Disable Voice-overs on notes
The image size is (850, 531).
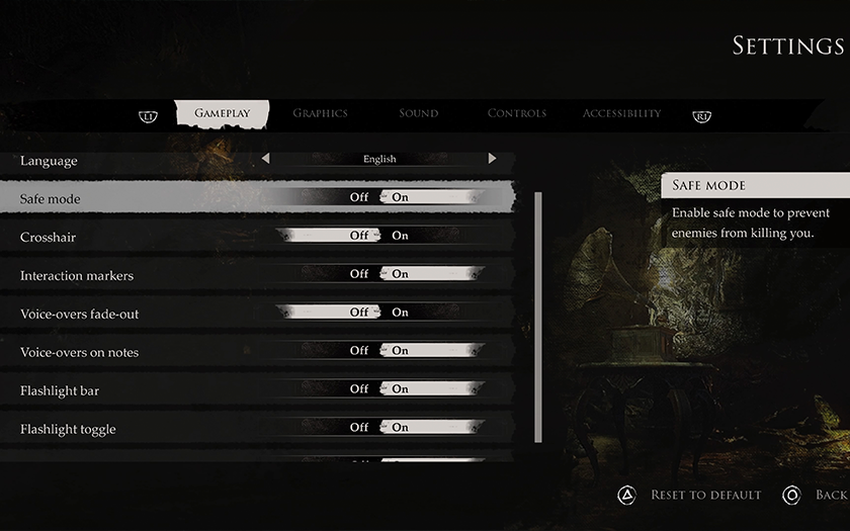coord(359,351)
